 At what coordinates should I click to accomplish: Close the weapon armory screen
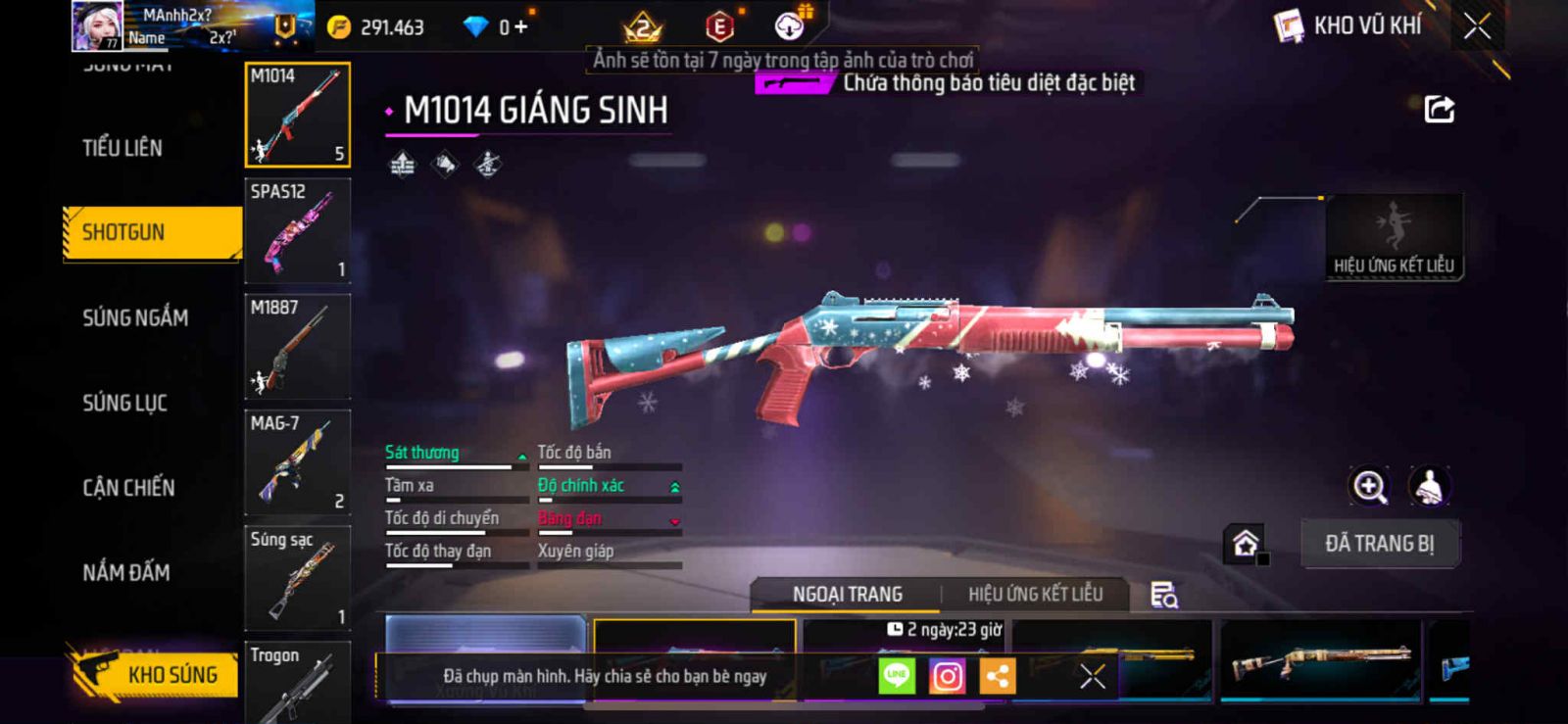click(x=1477, y=26)
